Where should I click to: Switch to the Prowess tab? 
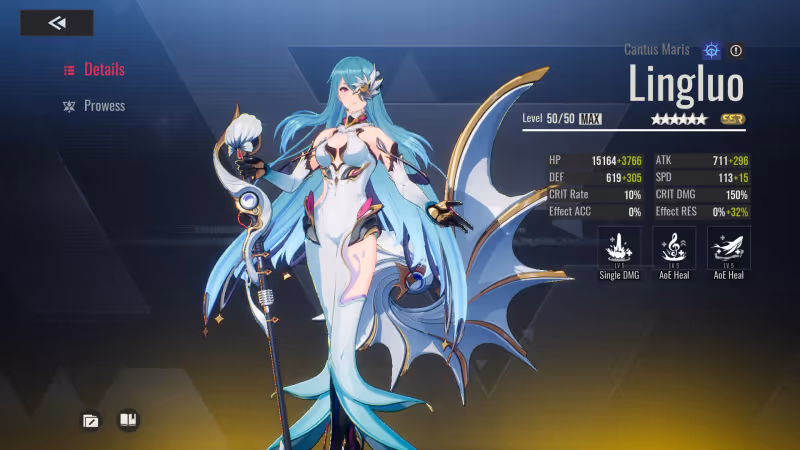click(95, 106)
